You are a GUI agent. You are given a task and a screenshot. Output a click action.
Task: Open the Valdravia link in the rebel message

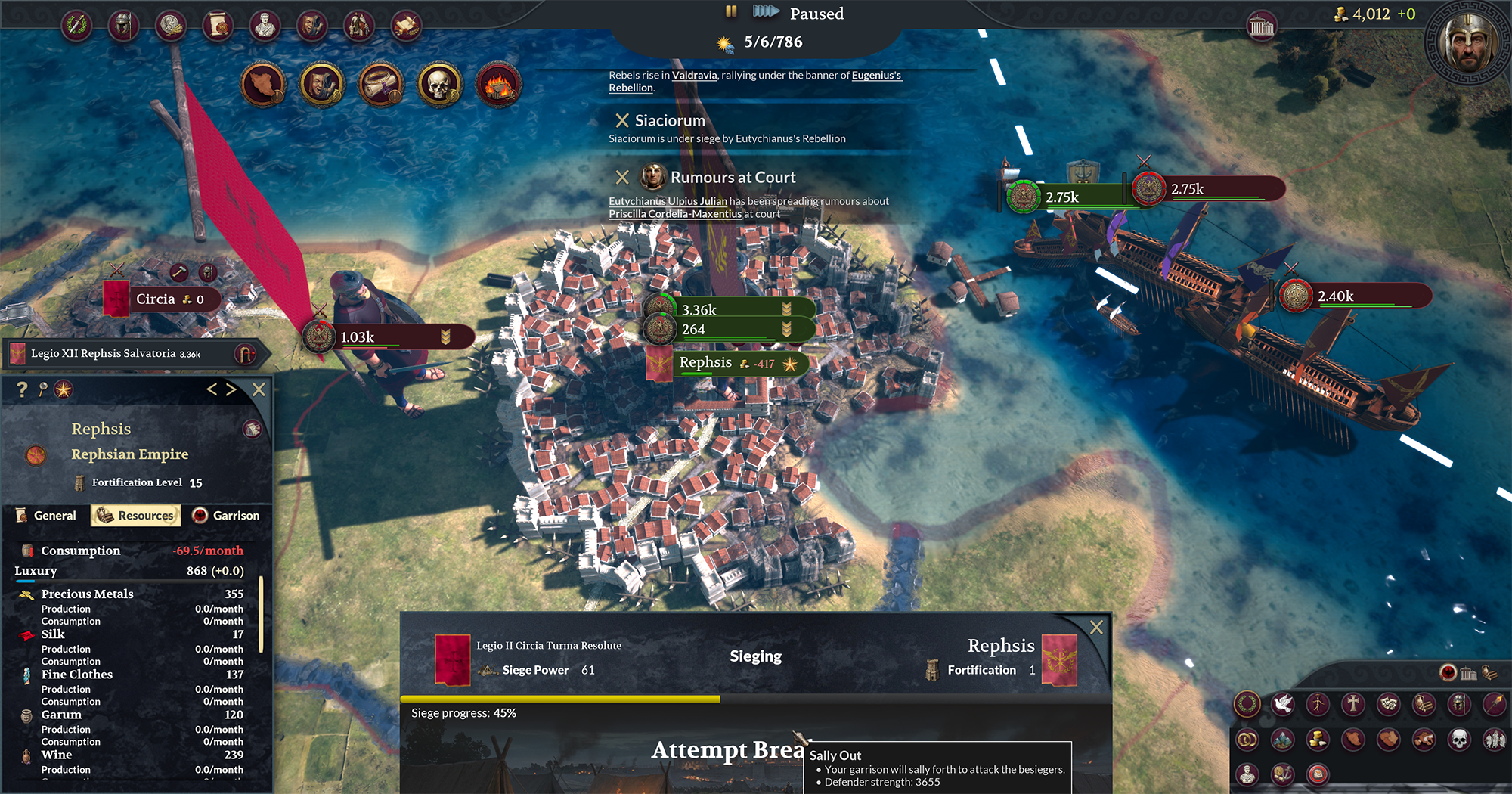click(694, 75)
